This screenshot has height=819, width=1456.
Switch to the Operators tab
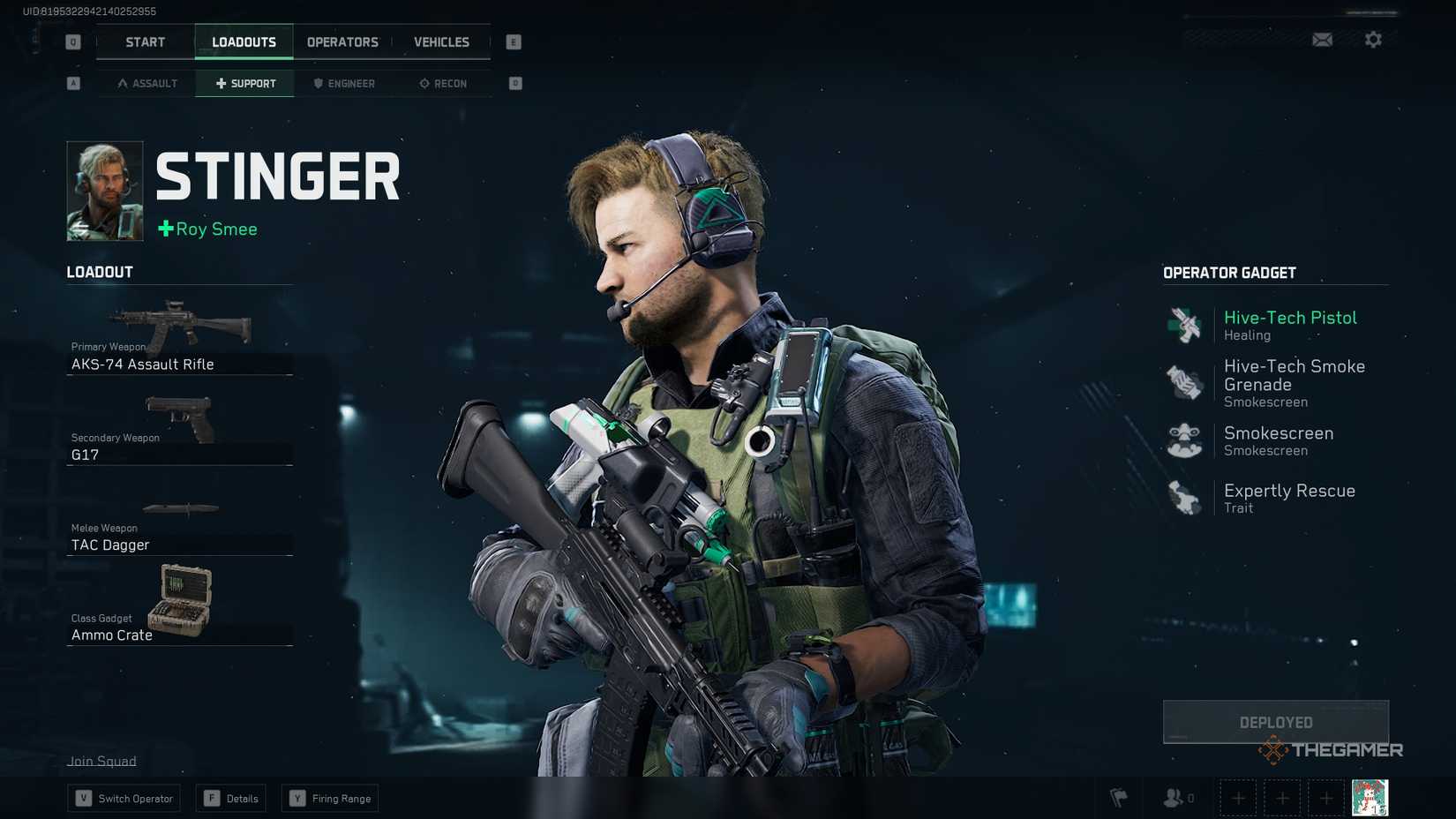342,42
